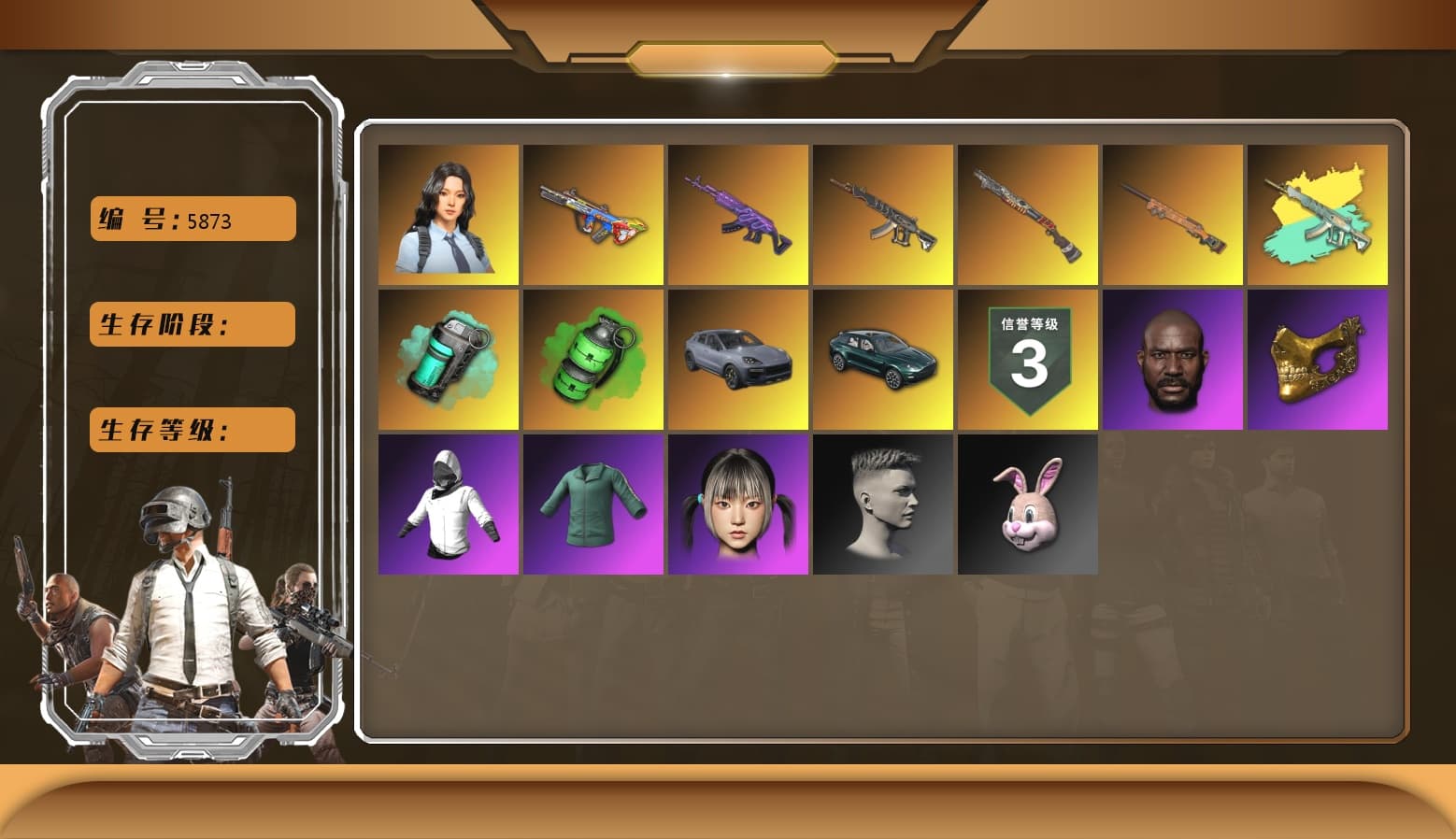Select the dark assault rifle skin
Screen dimensions: 1456x839
click(x=882, y=213)
